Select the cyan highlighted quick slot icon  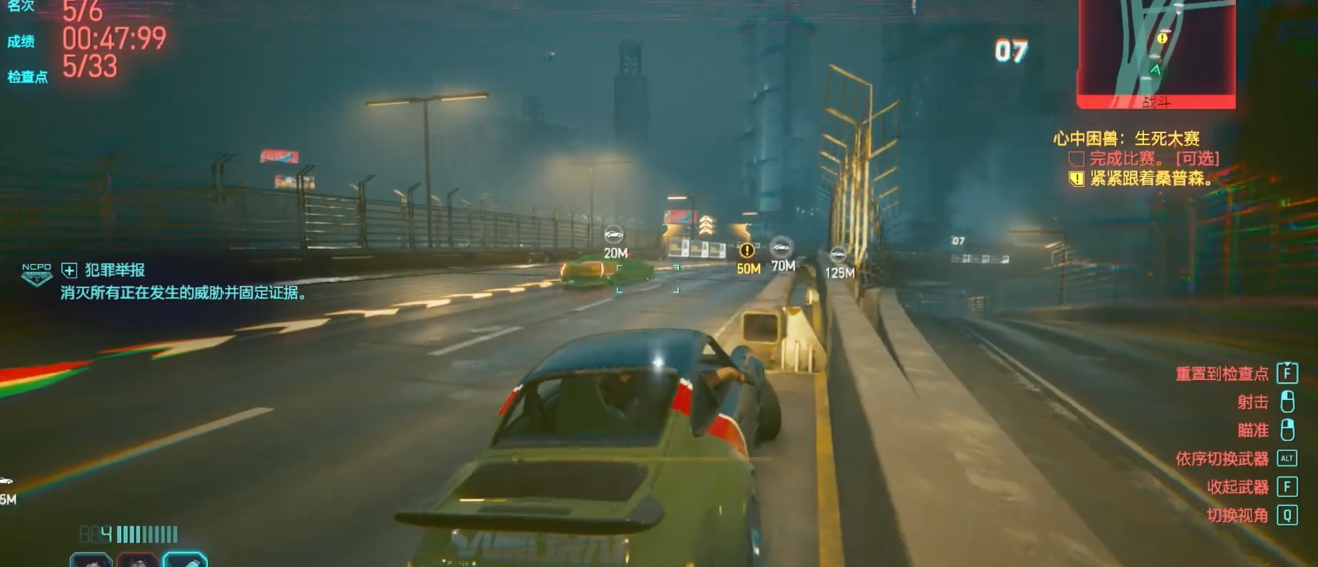(x=185, y=559)
